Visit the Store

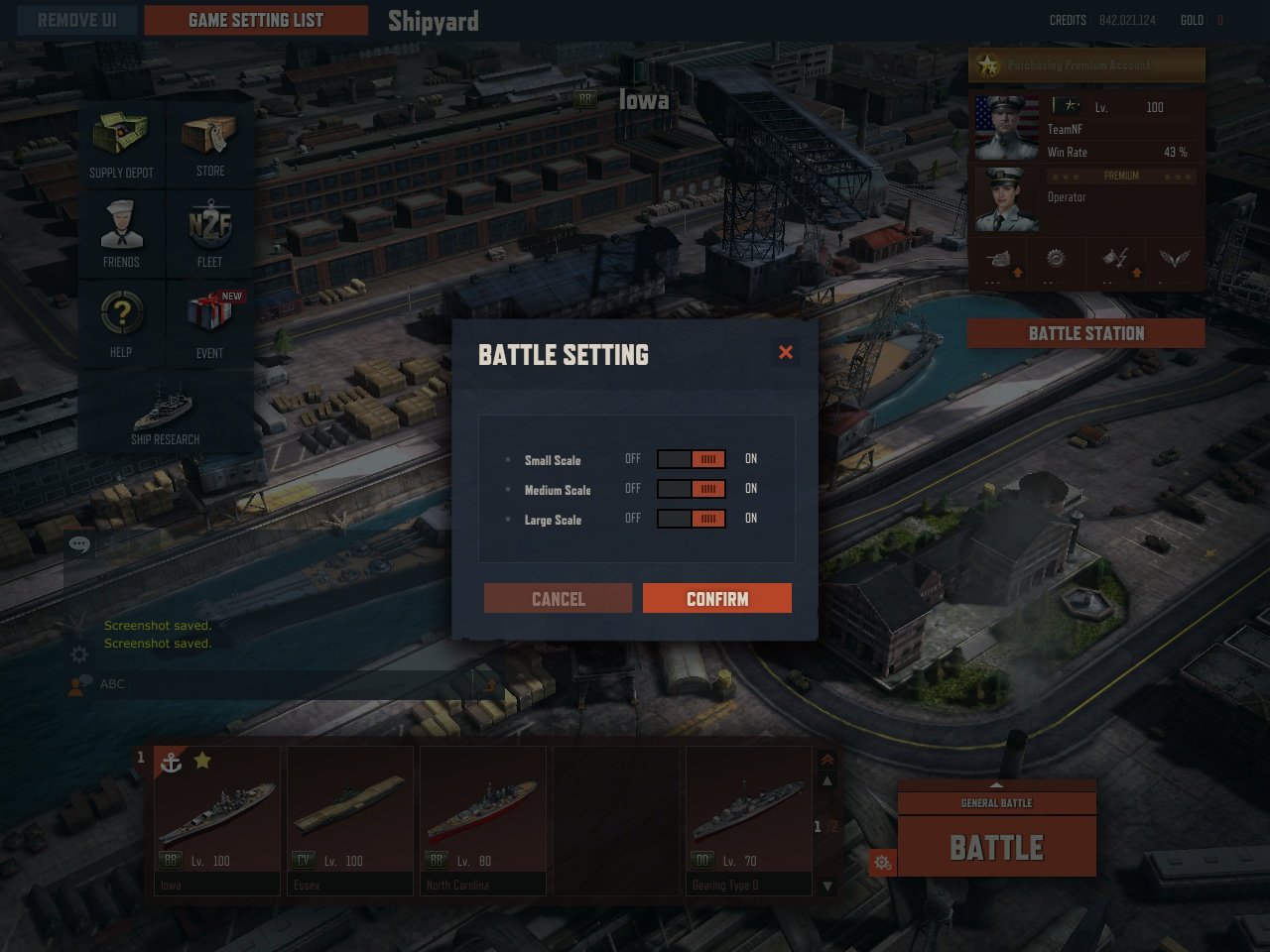(209, 143)
